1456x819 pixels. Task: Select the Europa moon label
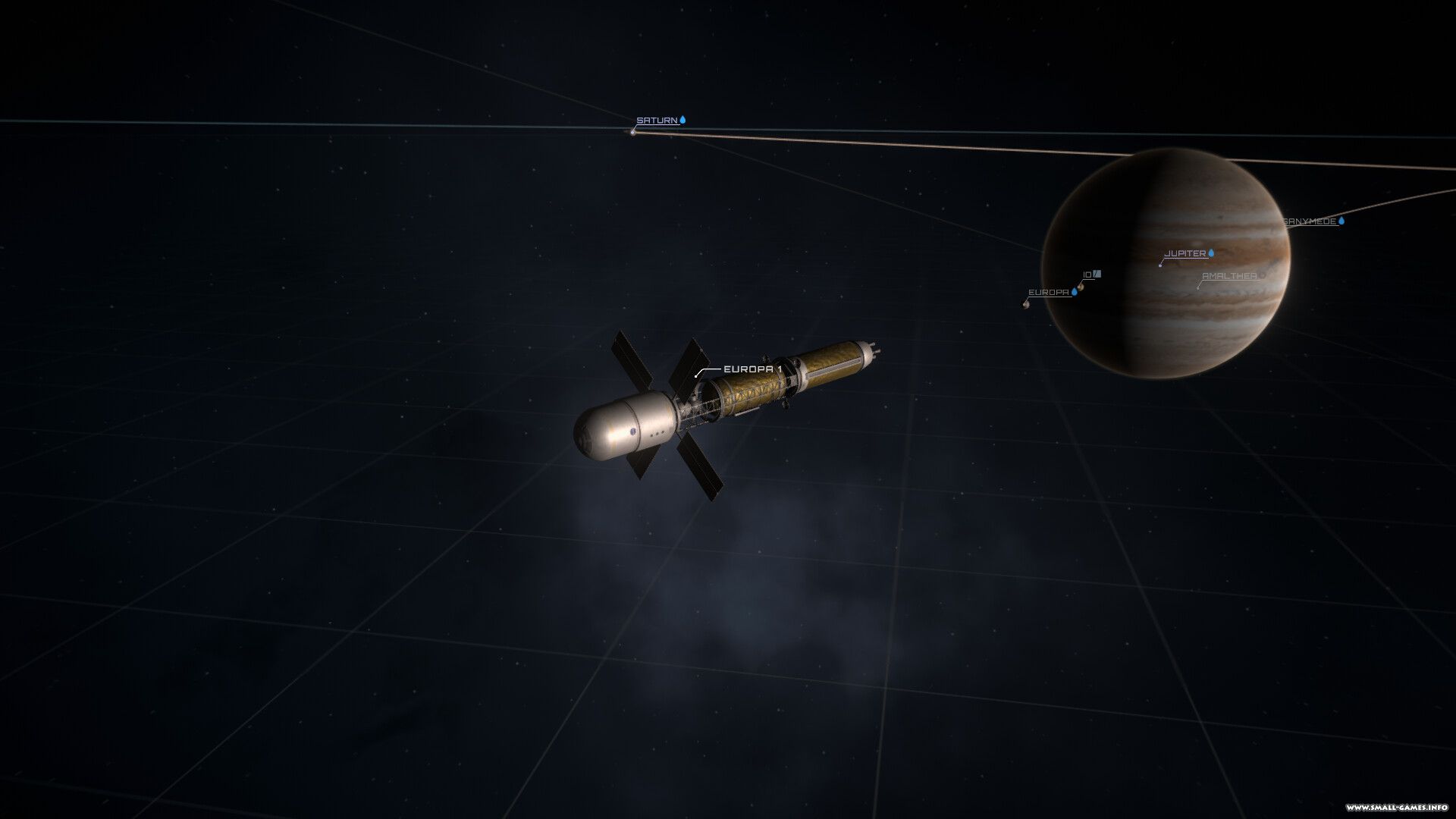click(1049, 292)
